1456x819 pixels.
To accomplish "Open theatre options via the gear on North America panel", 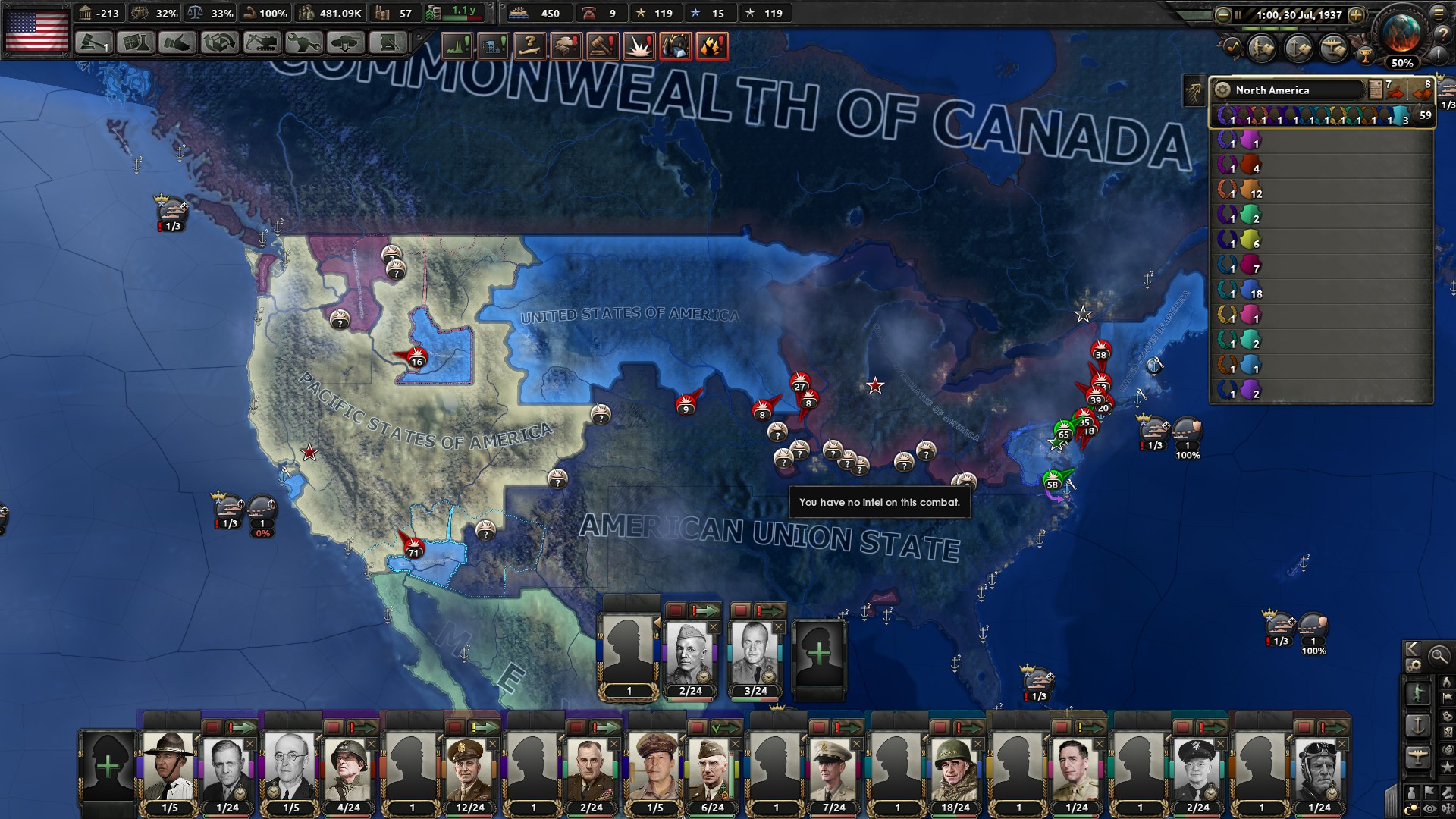I will [1222, 90].
